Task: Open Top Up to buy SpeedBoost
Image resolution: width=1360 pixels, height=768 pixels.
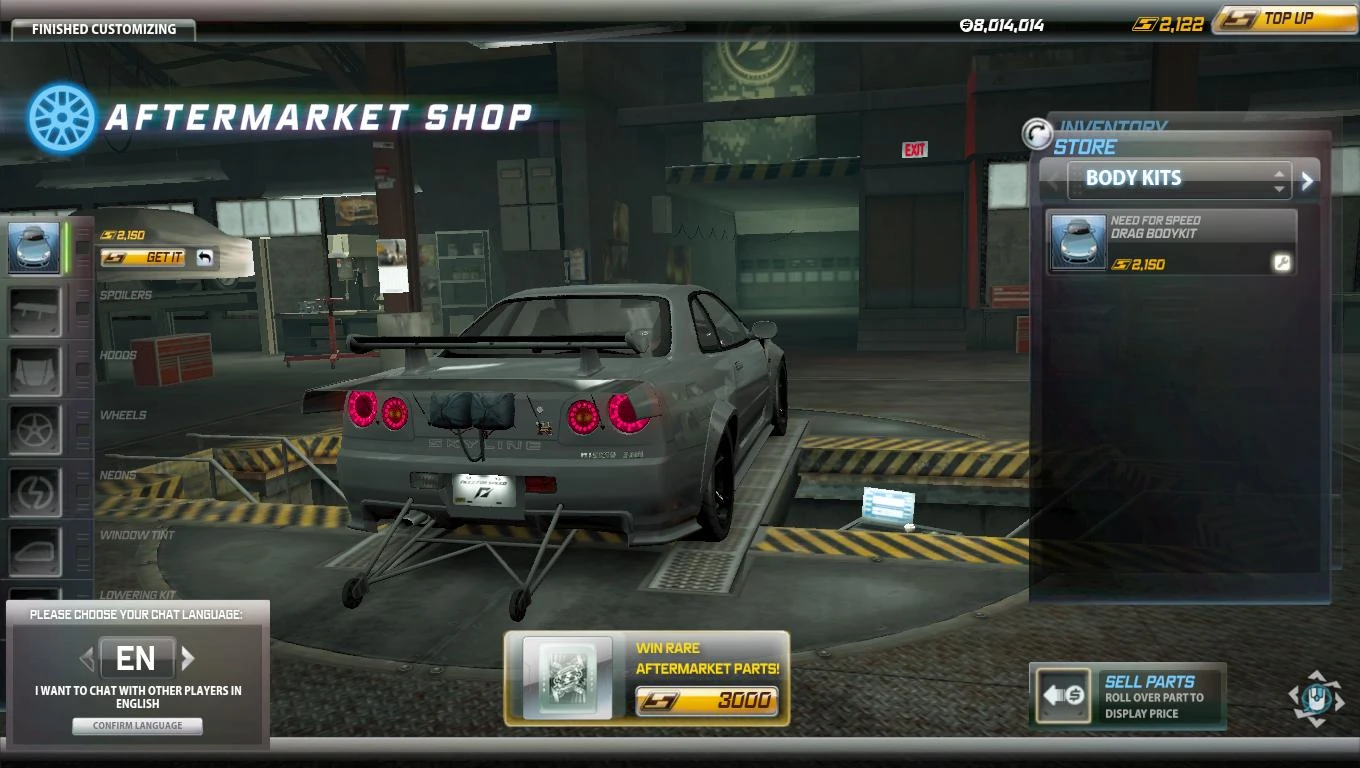Action: tap(1283, 19)
